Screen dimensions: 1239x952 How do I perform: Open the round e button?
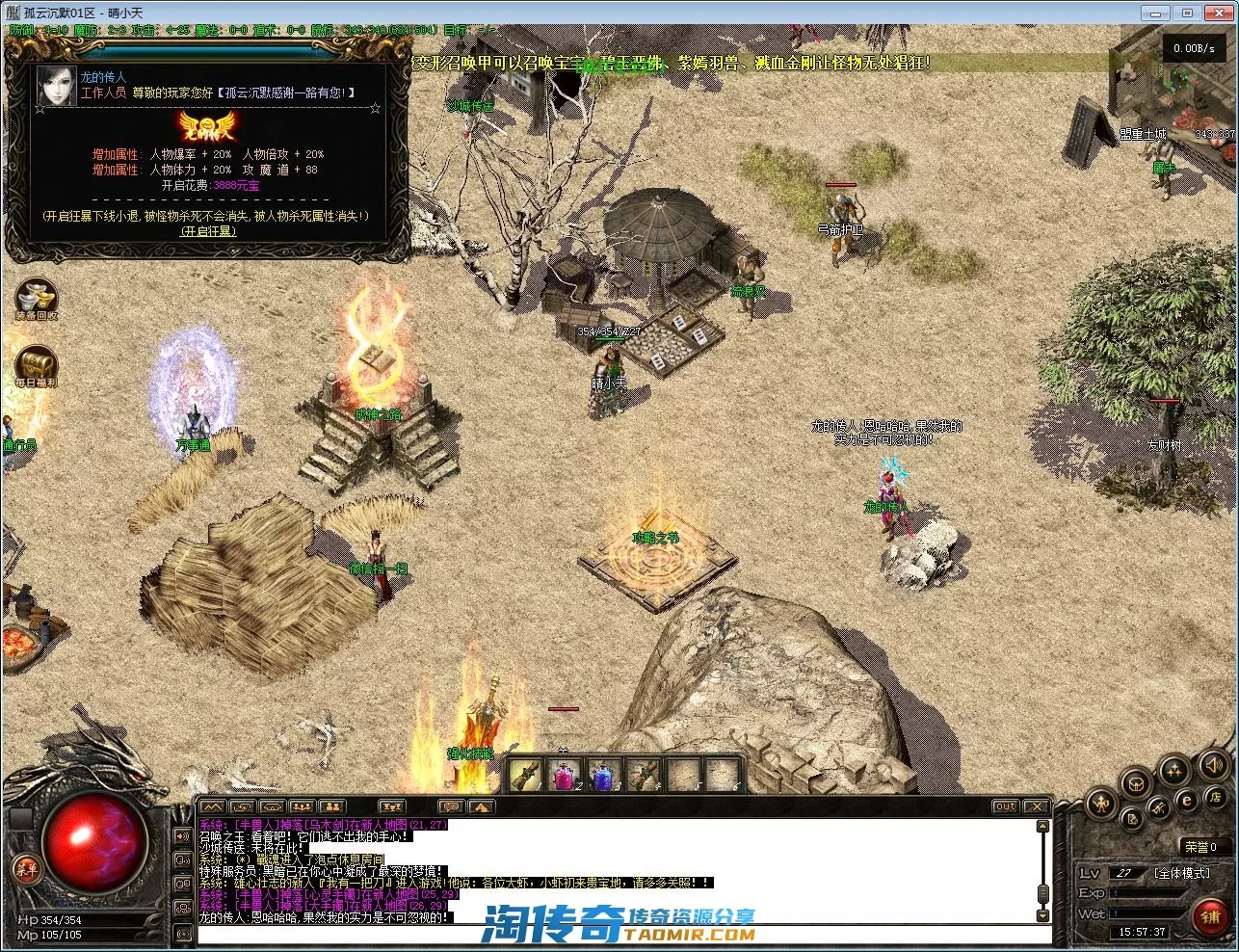[1187, 799]
